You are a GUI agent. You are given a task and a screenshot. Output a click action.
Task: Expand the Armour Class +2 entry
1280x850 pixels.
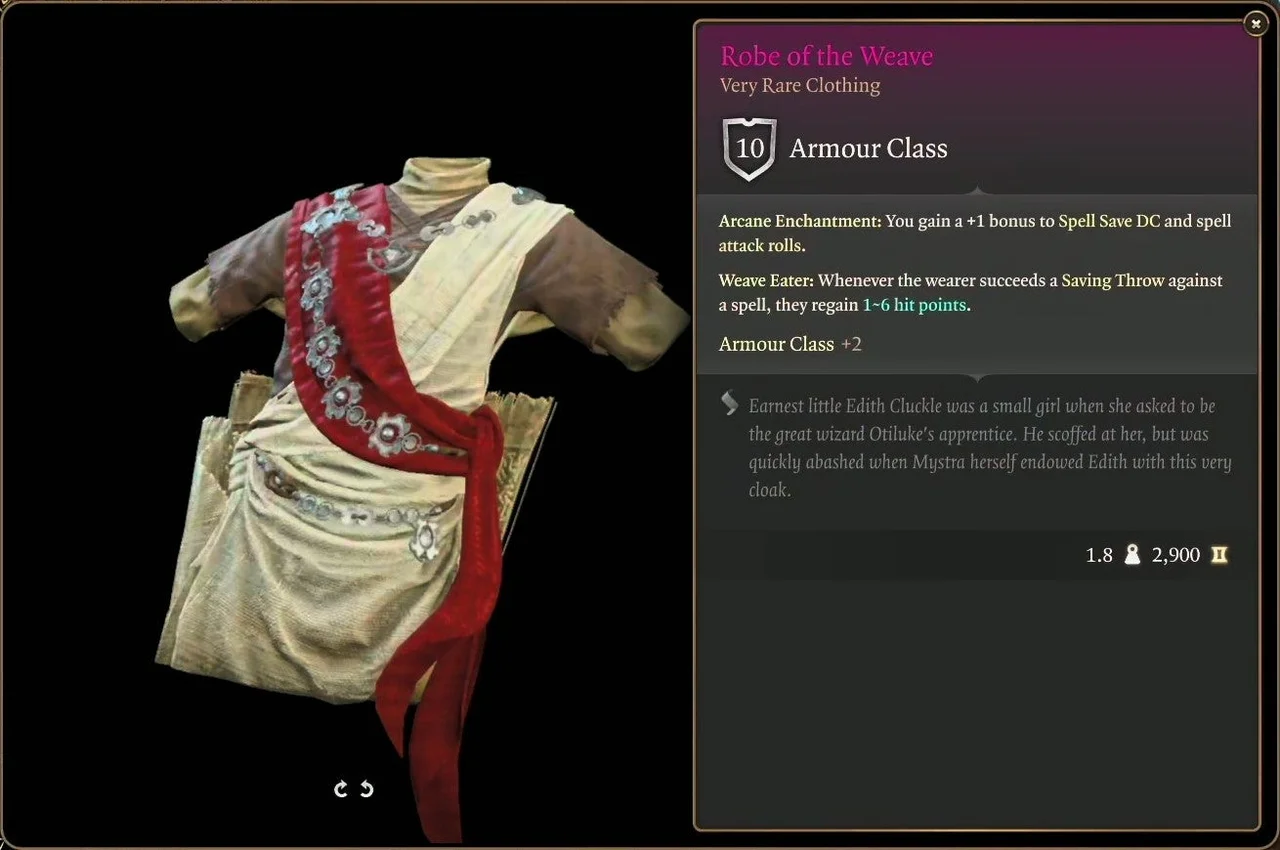[x=790, y=344]
